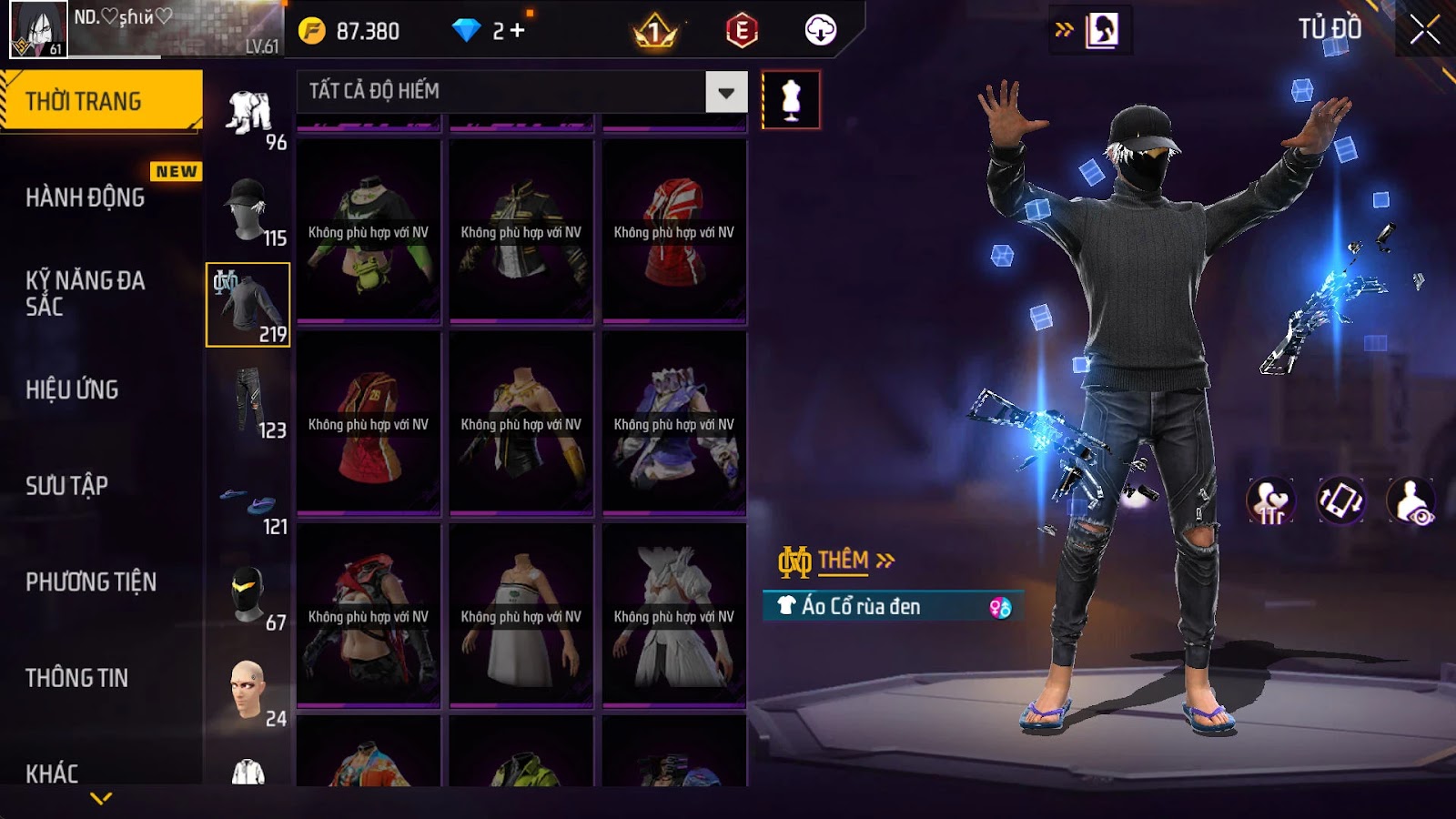Viewport: 1456px width, 819px height.
Task: Add diamonds with the plus button
Action: [x=518, y=31]
